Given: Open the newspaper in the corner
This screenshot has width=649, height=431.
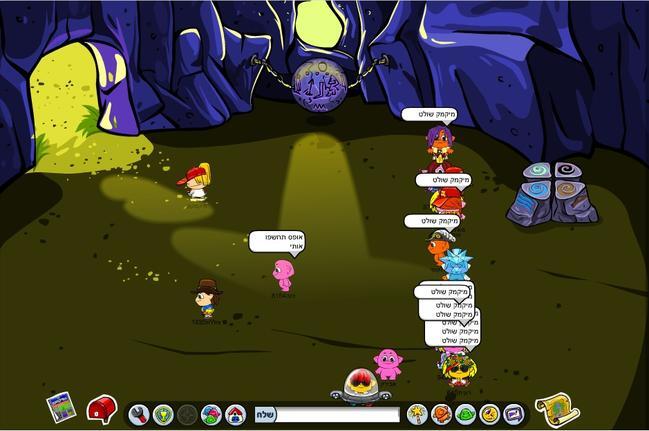Looking at the screenshot, I should (x=62, y=407).
